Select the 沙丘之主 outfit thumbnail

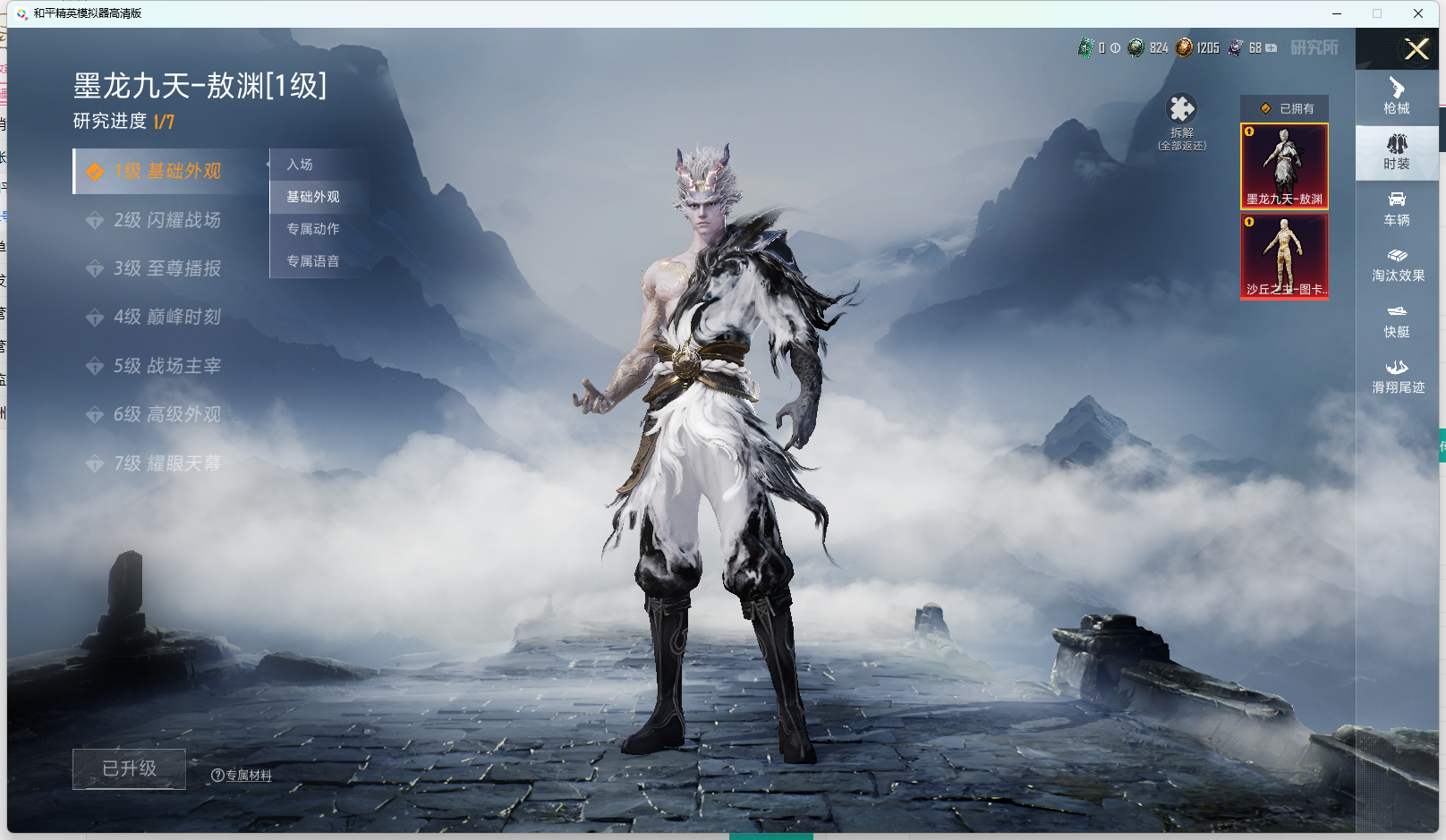click(1284, 256)
